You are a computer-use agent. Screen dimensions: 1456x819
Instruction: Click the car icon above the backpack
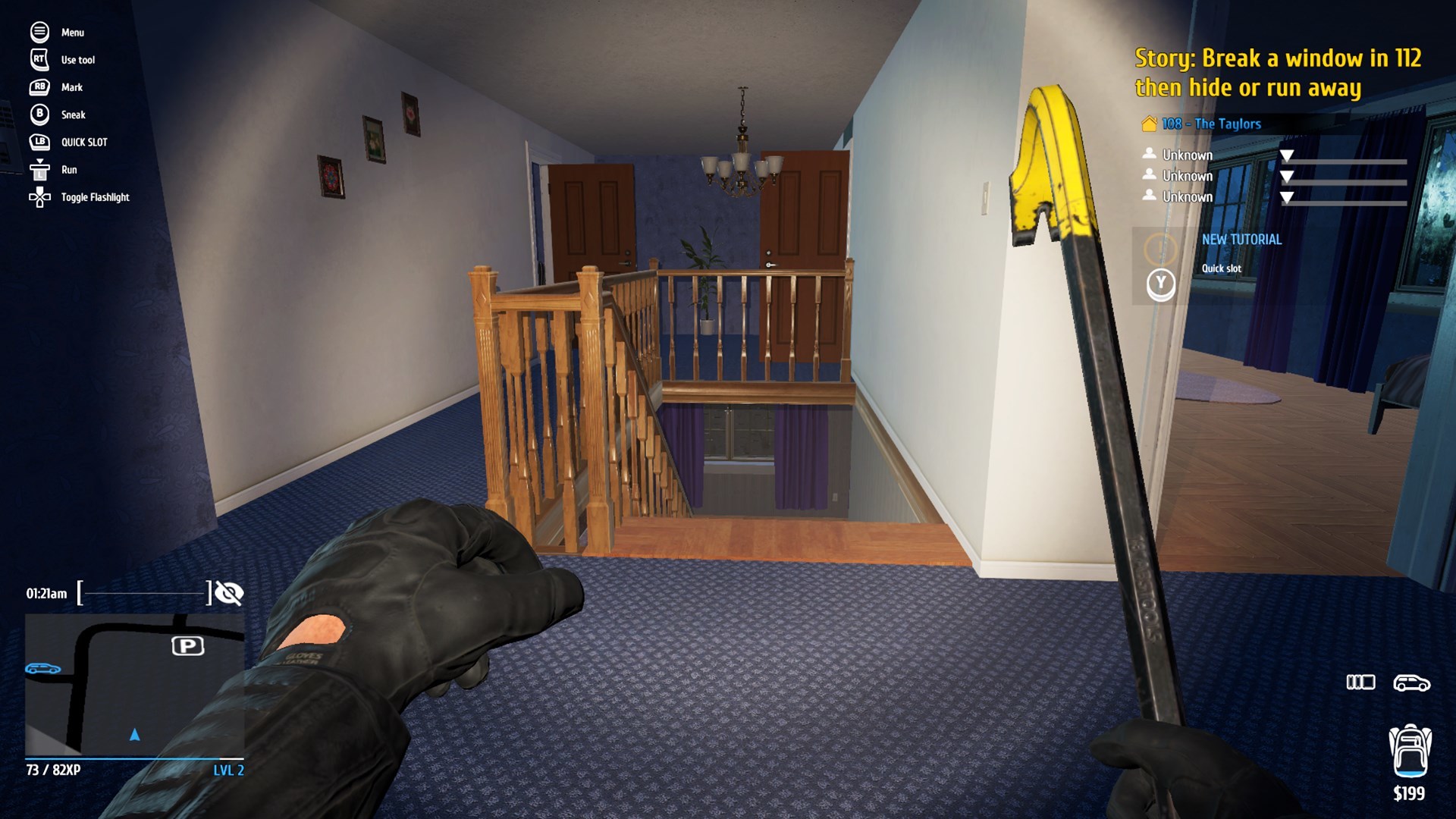click(1411, 682)
